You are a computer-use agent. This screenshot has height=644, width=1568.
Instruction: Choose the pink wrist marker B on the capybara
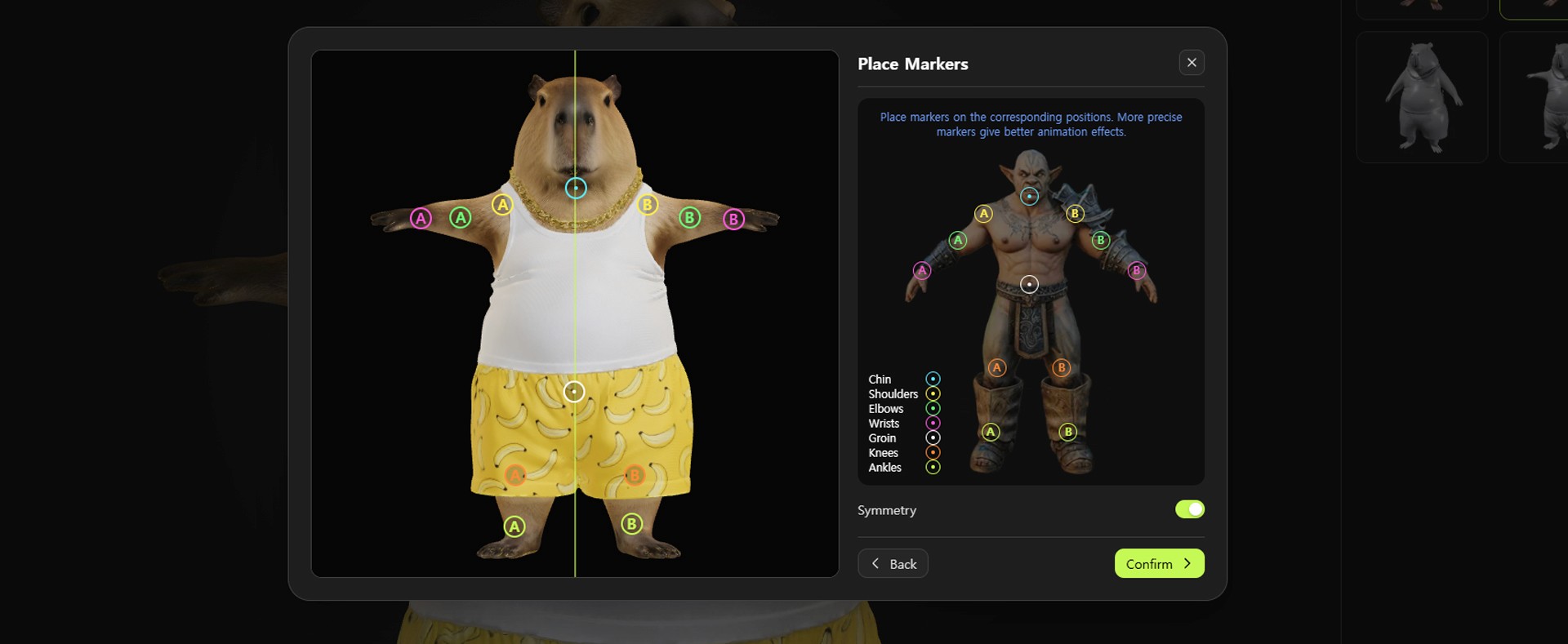pyautogui.click(x=733, y=220)
